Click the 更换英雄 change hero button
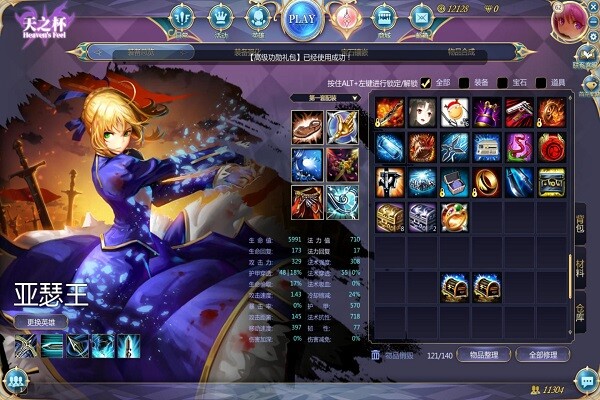The height and width of the screenshot is (400, 600). pos(41,322)
